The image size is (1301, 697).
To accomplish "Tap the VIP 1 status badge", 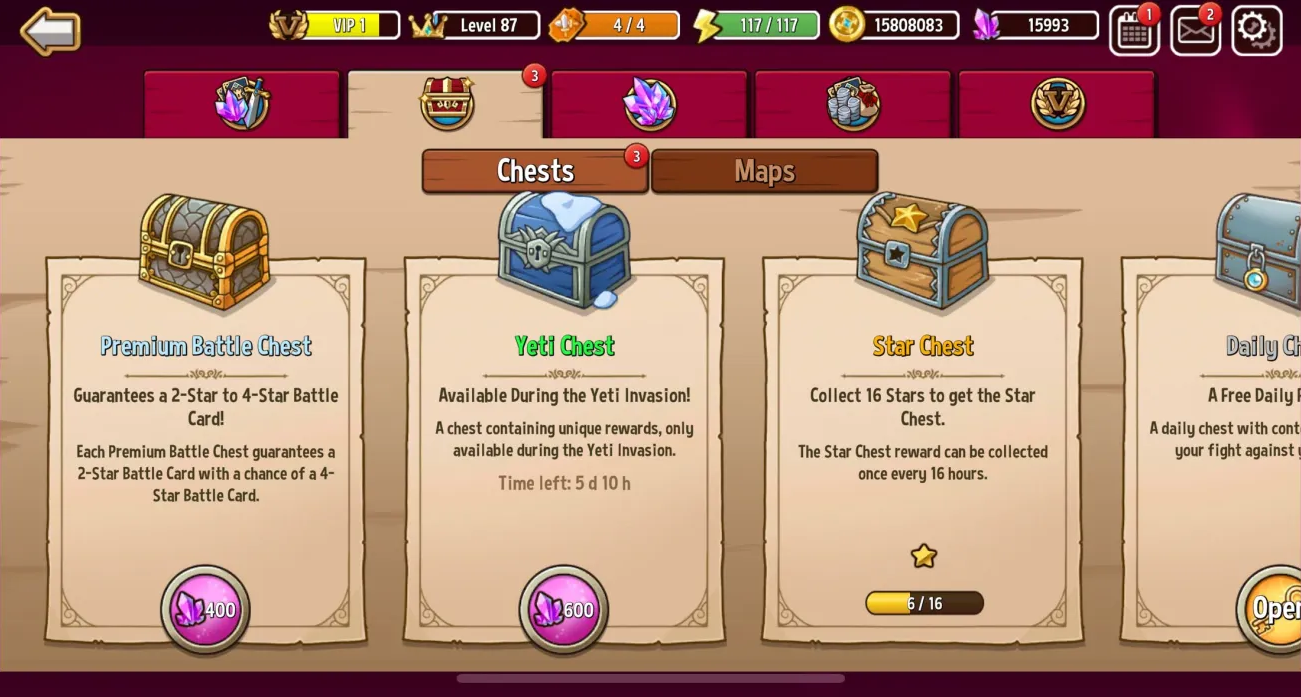I will pos(335,25).
